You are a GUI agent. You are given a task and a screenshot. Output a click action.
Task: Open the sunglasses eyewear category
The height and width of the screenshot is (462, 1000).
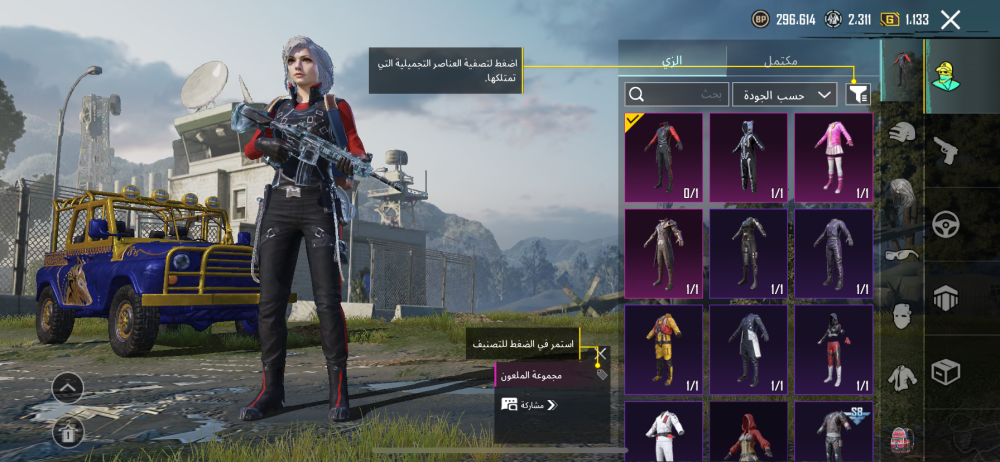click(902, 254)
